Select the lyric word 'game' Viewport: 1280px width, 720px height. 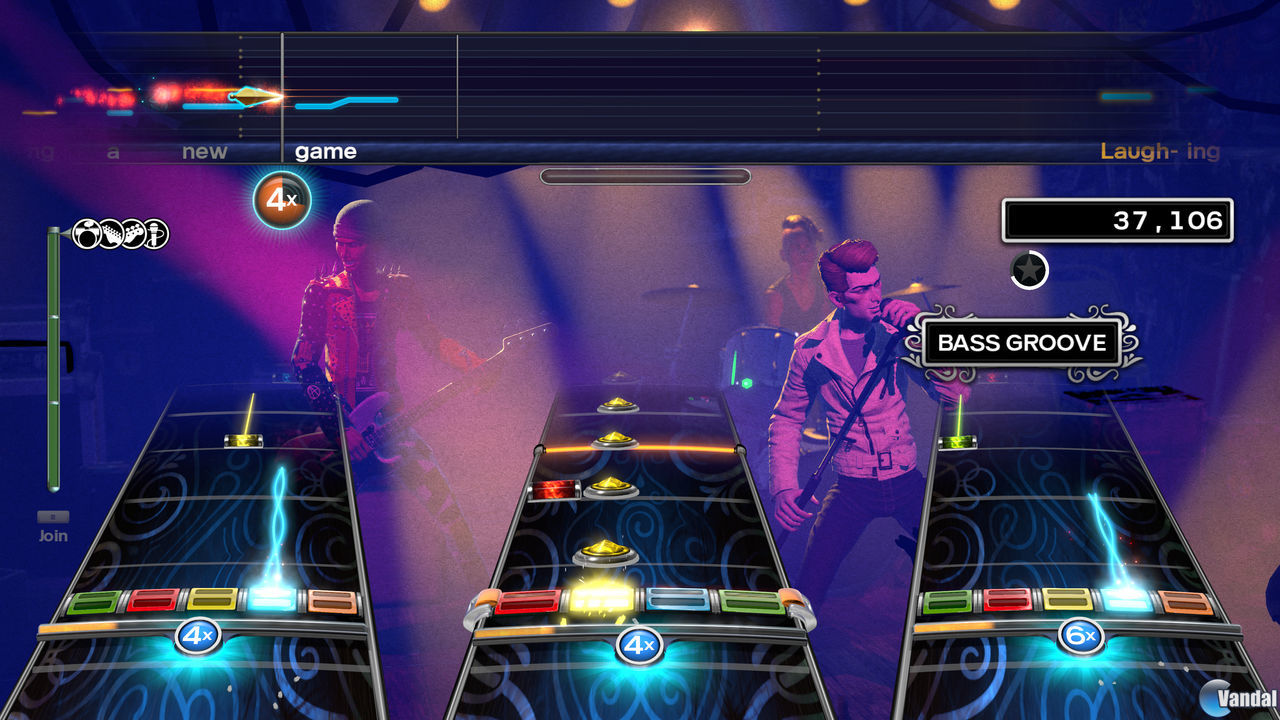point(325,151)
